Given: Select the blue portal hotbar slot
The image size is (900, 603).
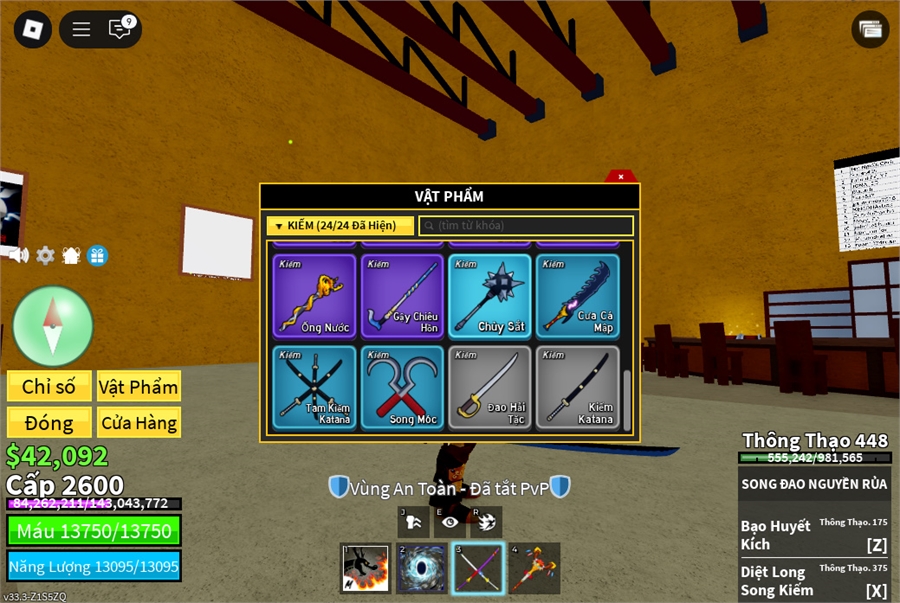Looking at the screenshot, I should pos(422,568).
